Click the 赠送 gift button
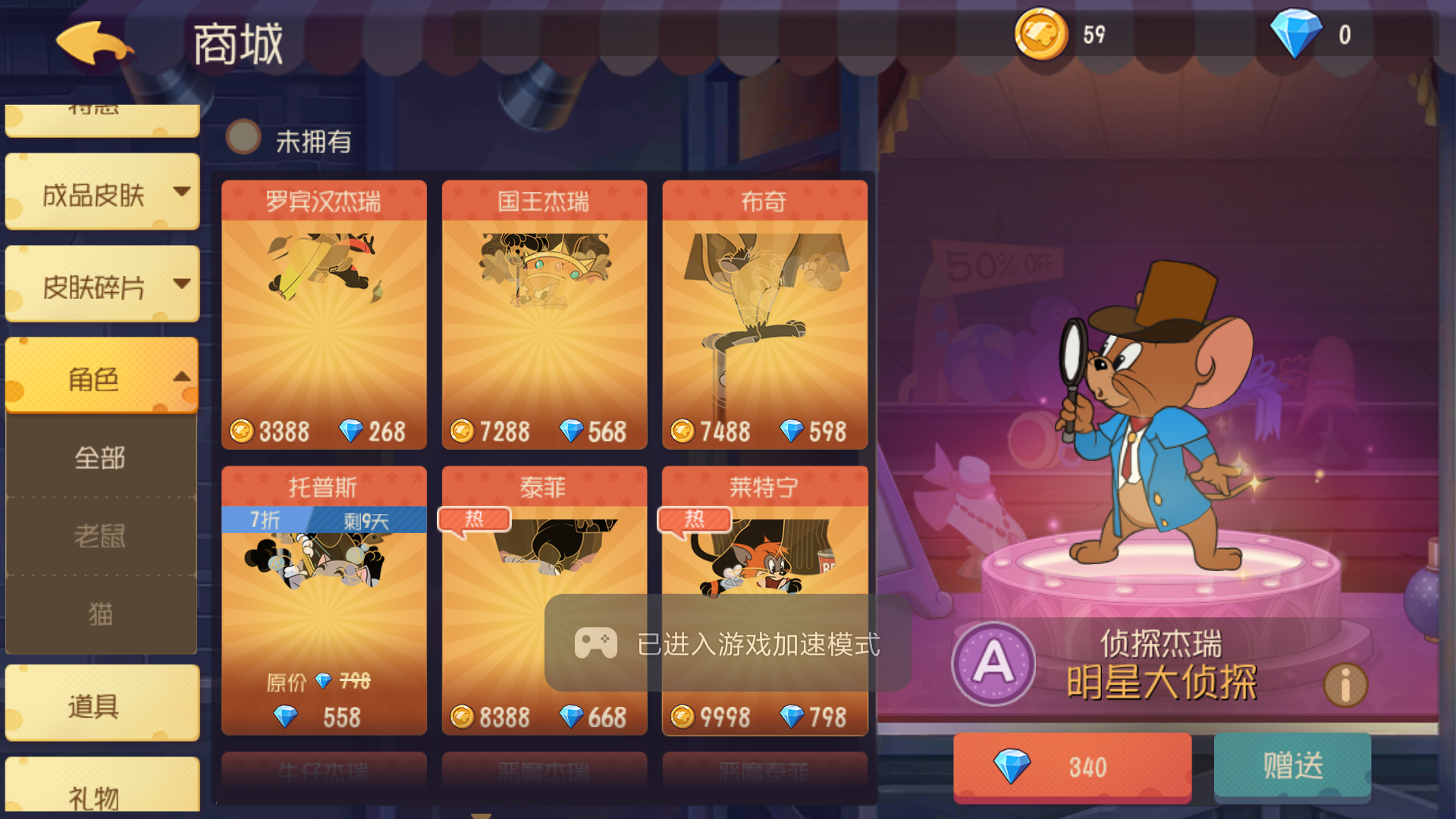This screenshot has width=1456, height=819. click(1291, 767)
